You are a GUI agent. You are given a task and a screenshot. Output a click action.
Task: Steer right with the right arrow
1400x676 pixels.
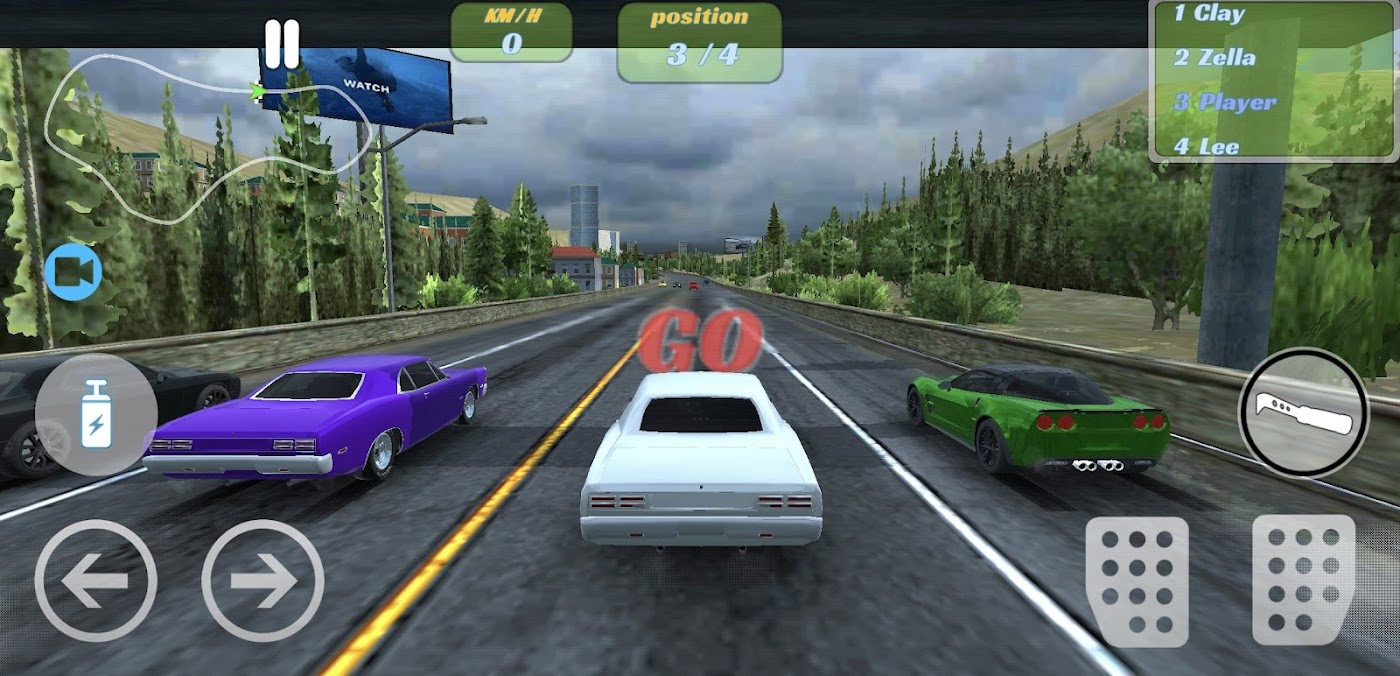pyautogui.click(x=263, y=580)
